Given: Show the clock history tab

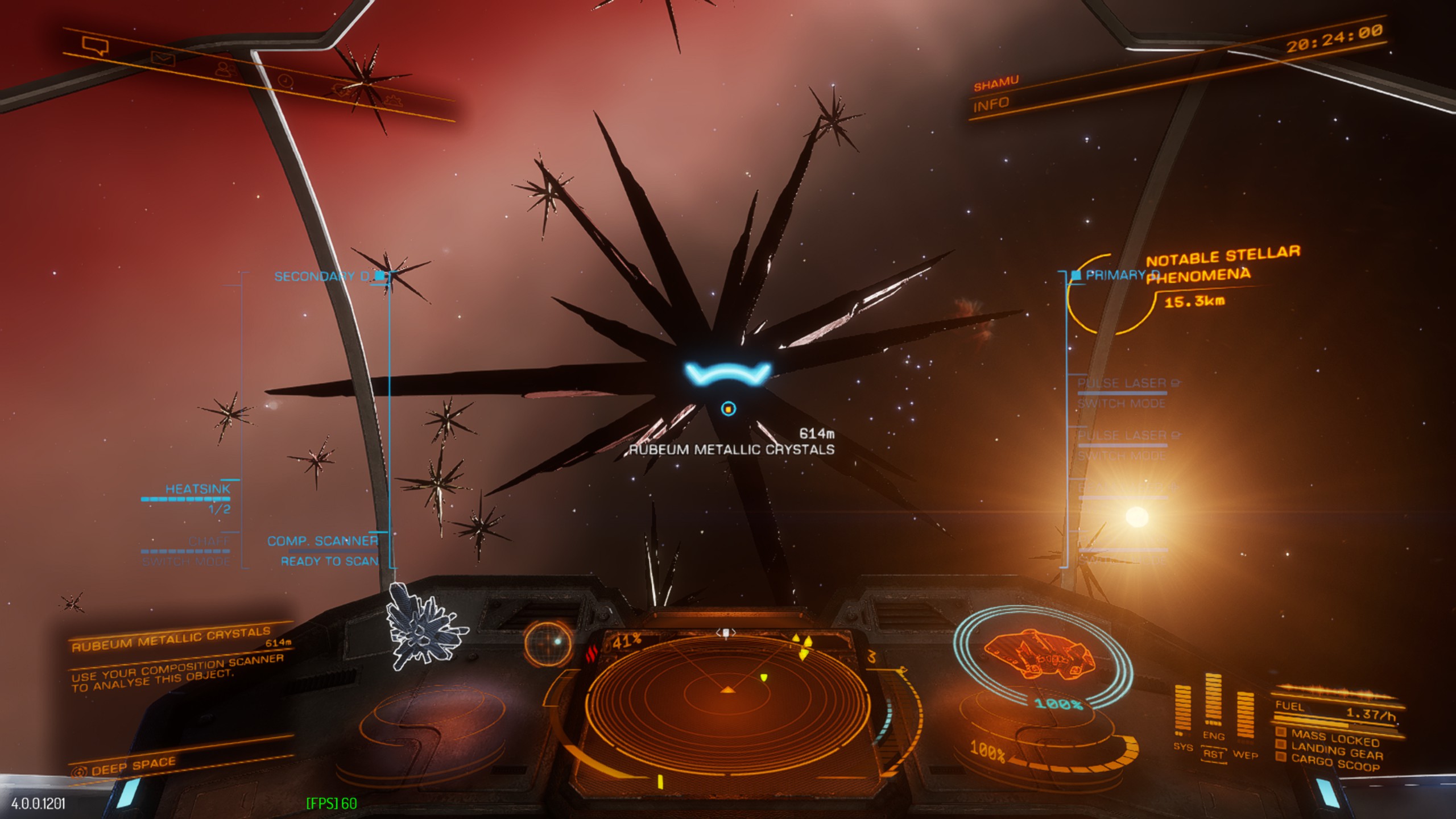Looking at the screenshot, I should (x=286, y=81).
